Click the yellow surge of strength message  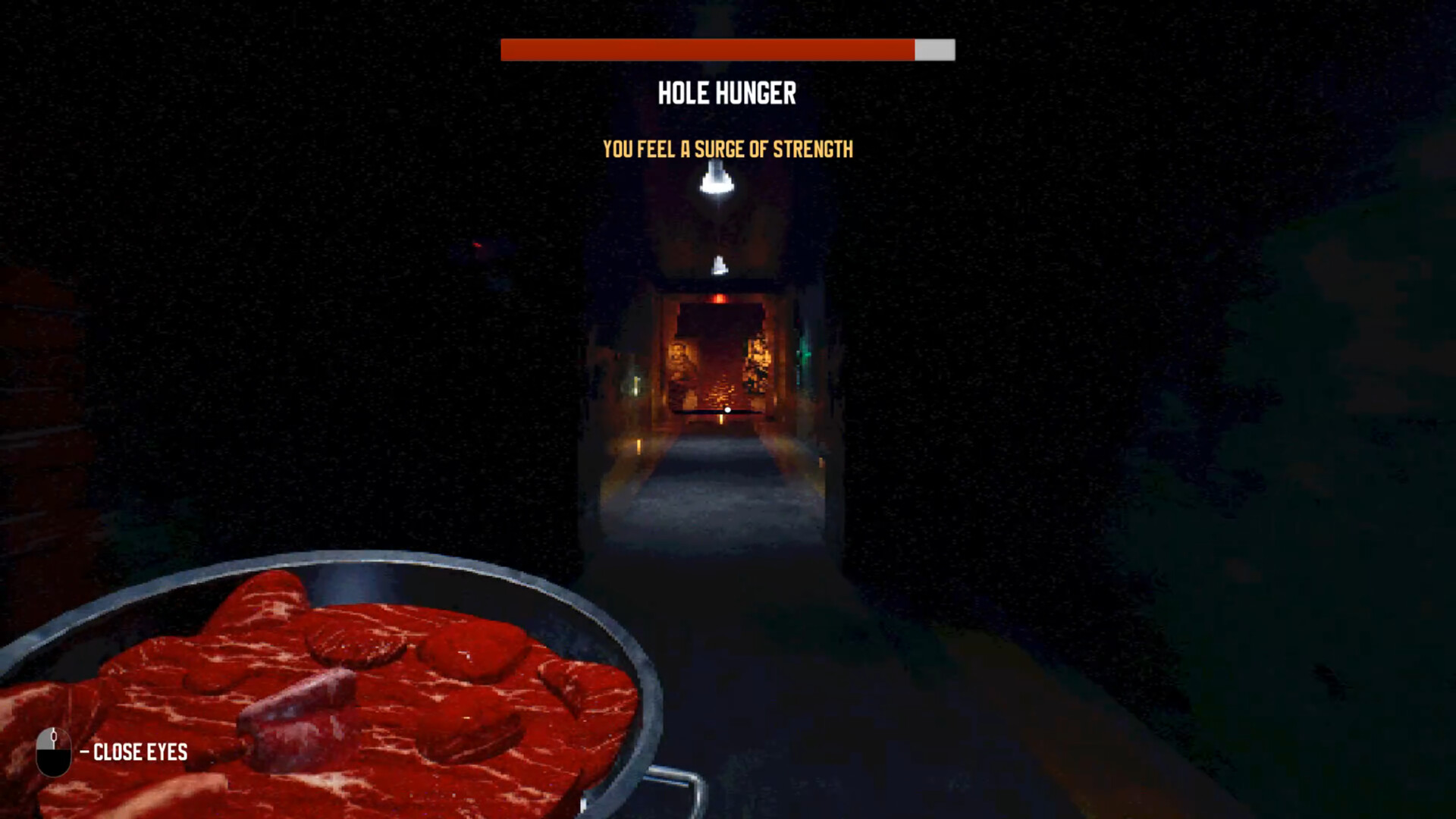[727, 149]
